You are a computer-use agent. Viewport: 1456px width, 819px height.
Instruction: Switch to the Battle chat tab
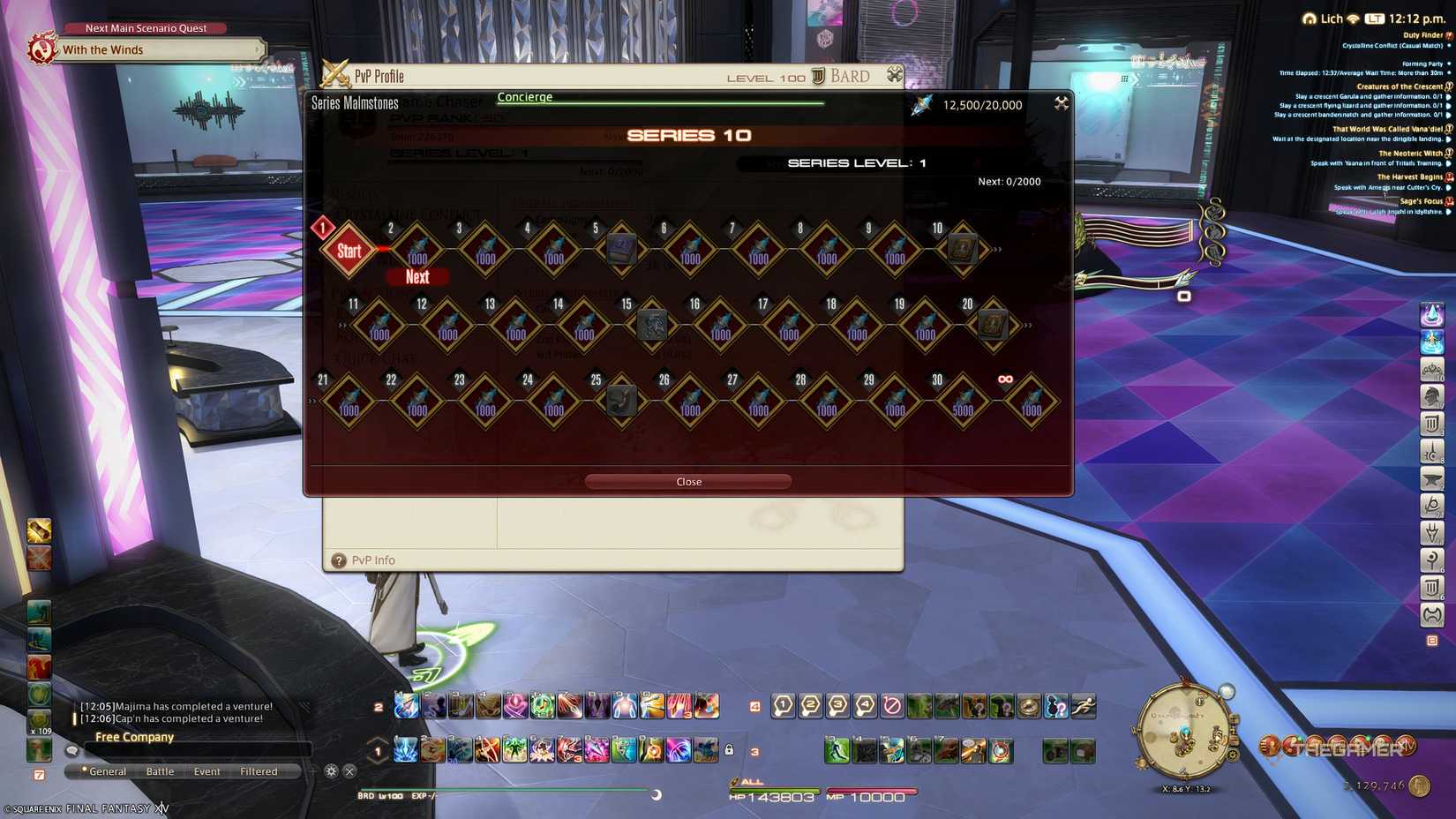pos(160,770)
